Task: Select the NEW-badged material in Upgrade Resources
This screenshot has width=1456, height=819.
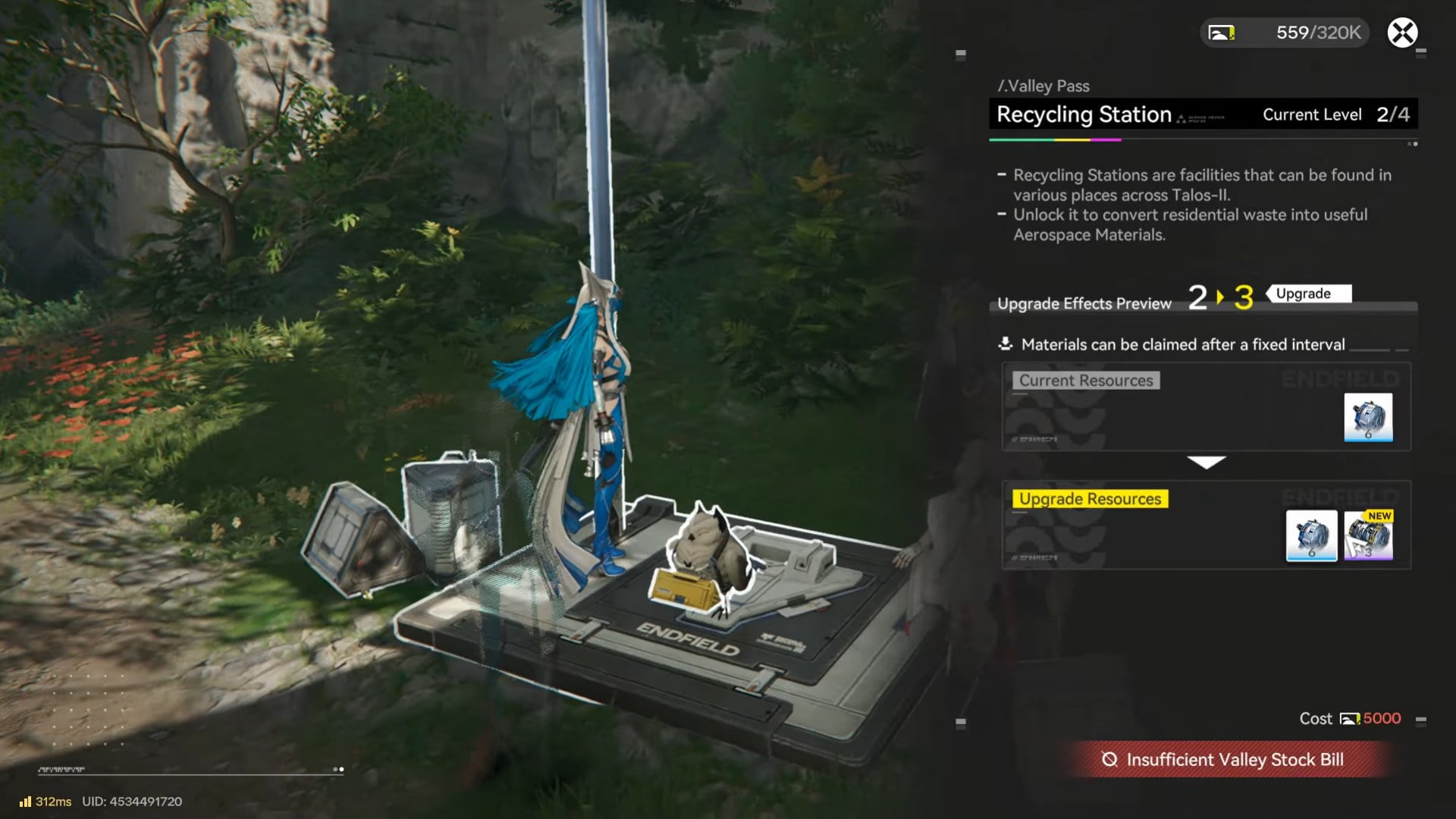Action: [1370, 536]
